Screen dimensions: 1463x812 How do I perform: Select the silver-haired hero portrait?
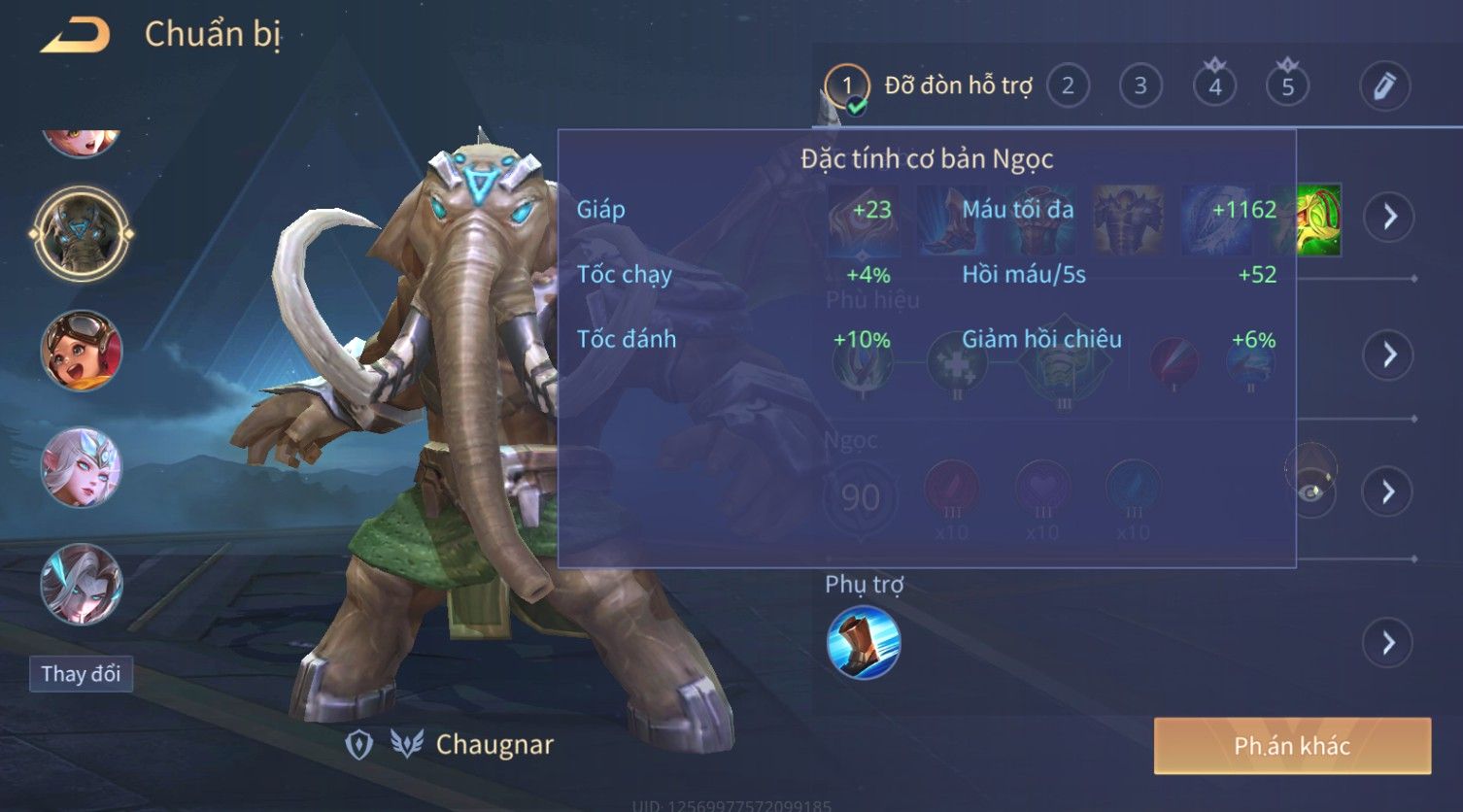coord(82,584)
